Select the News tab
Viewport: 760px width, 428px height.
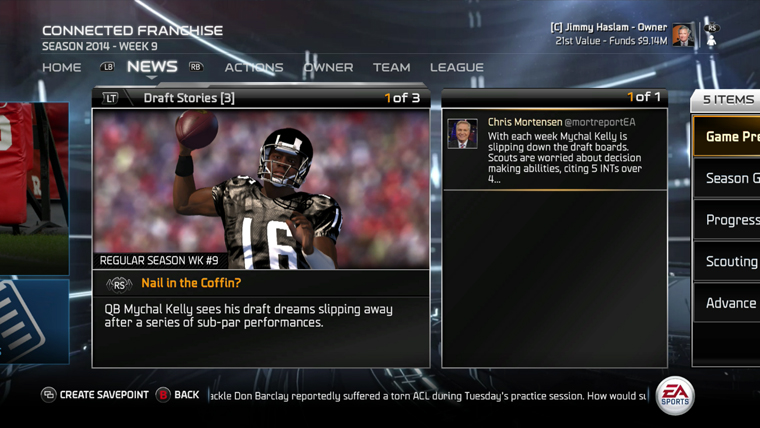click(152, 67)
